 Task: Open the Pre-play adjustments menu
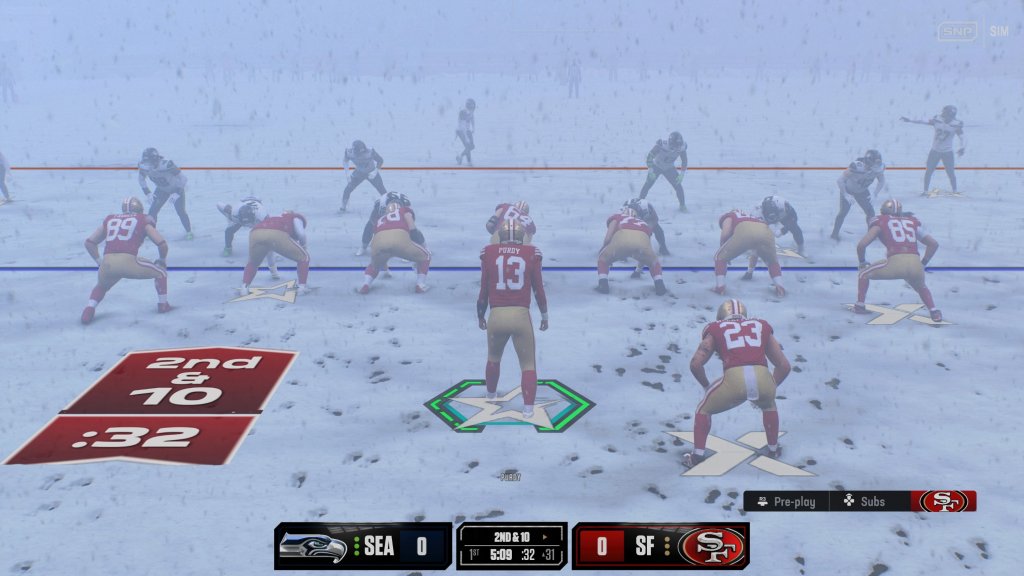[x=787, y=501]
